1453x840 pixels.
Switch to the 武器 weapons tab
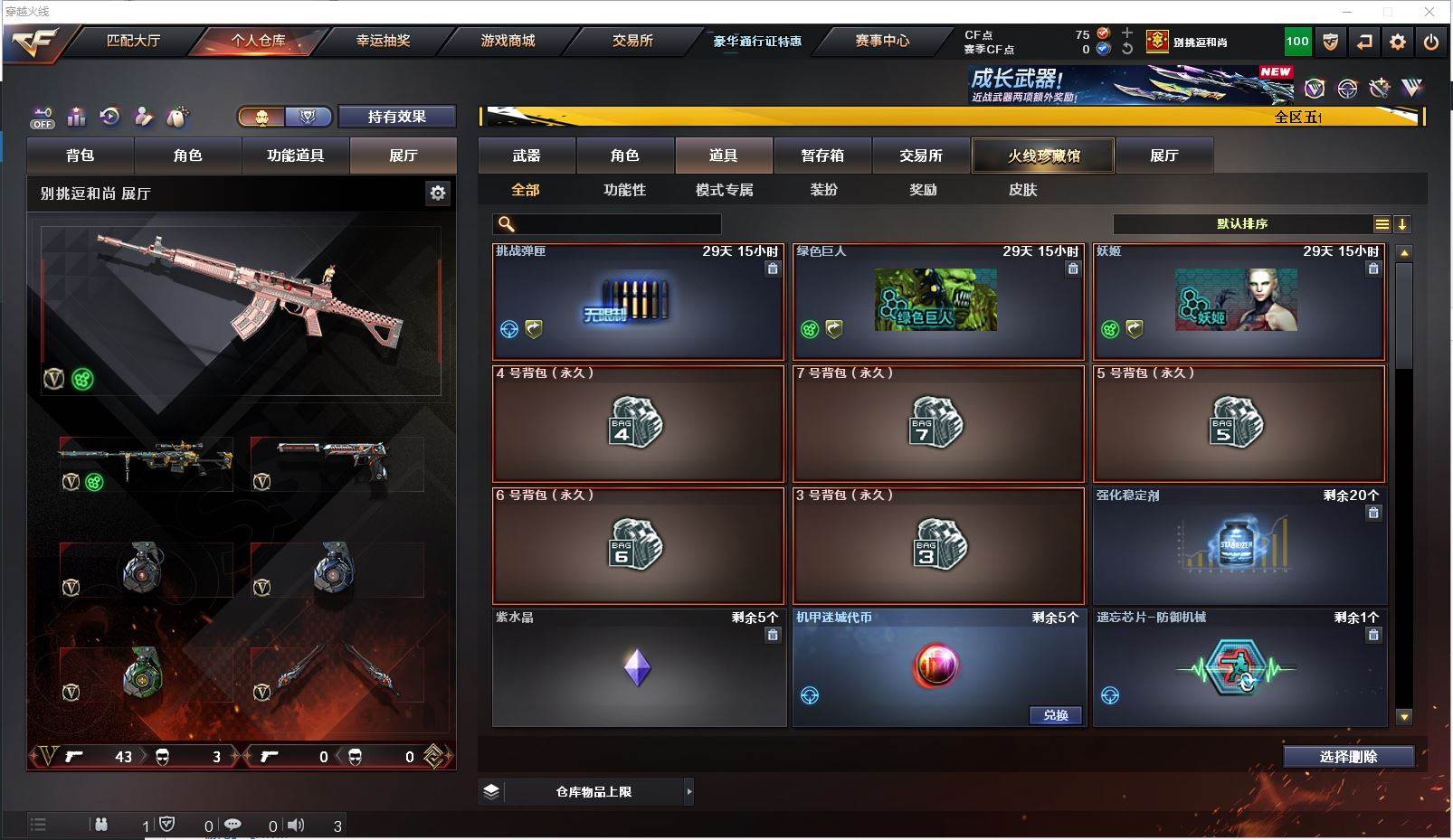pyautogui.click(x=527, y=156)
